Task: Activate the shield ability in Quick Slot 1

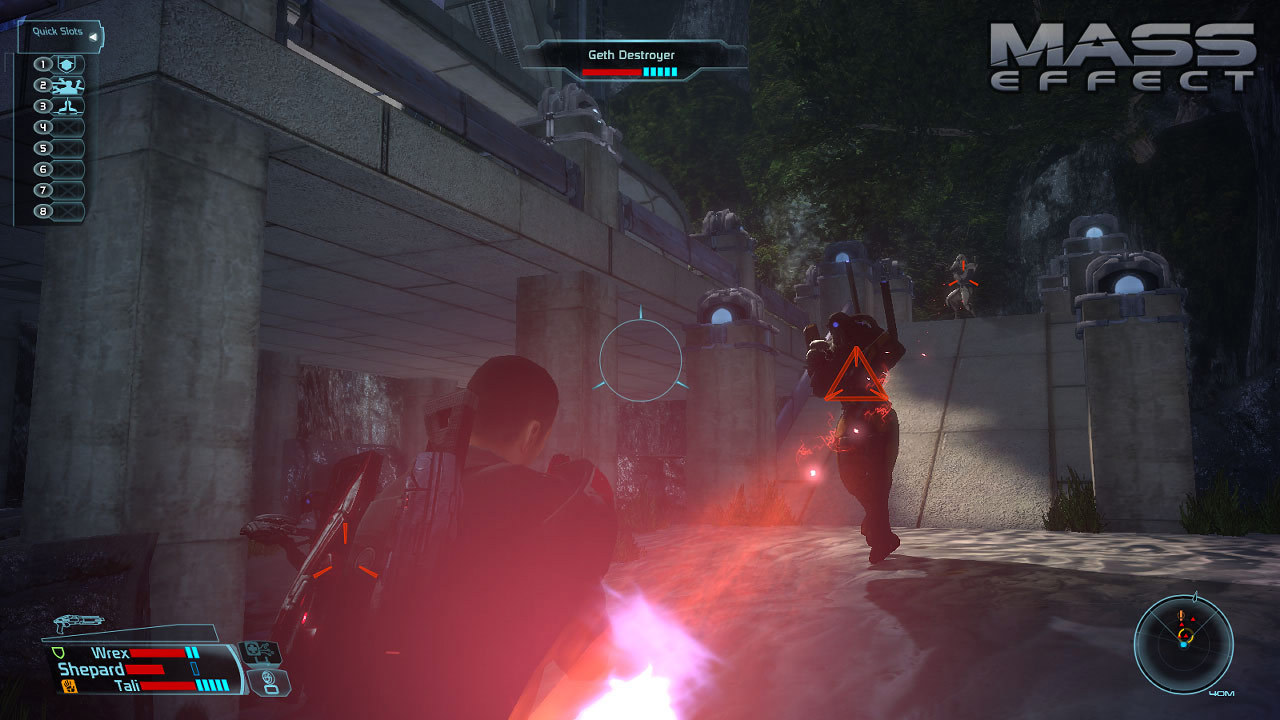Action: 68,64
